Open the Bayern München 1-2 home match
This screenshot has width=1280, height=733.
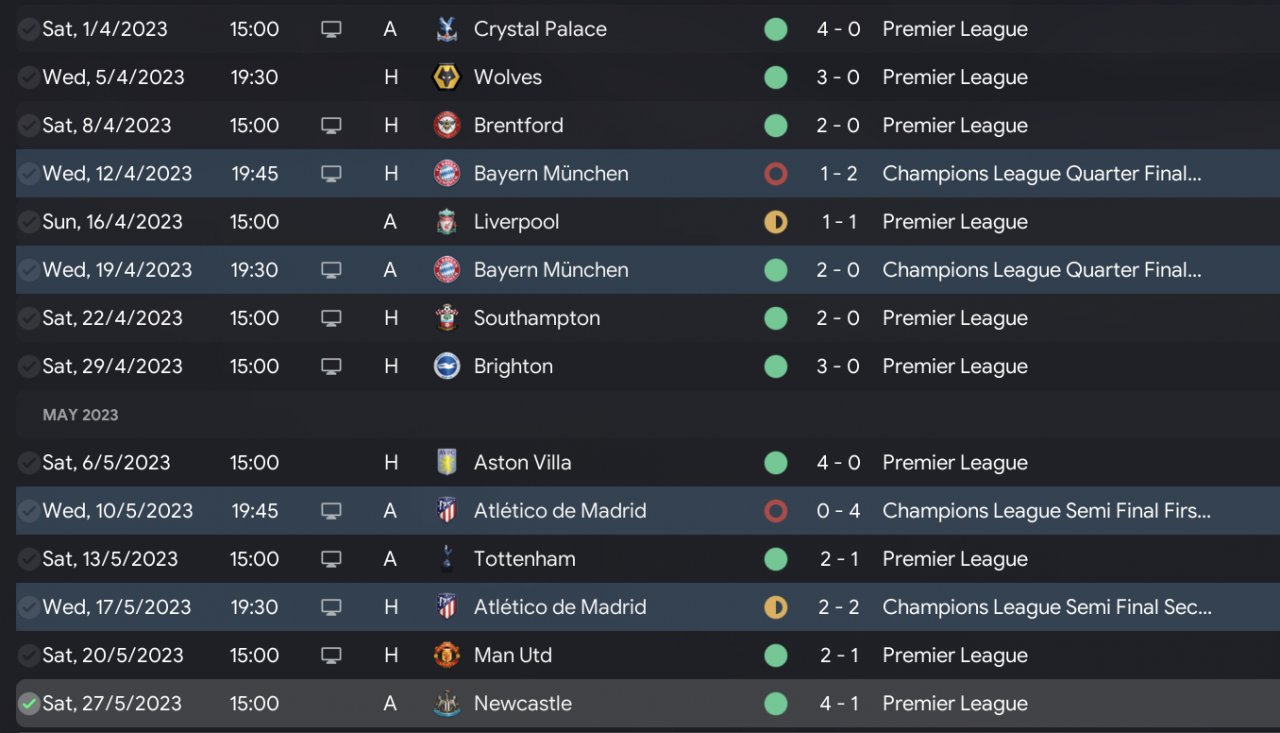pos(640,173)
